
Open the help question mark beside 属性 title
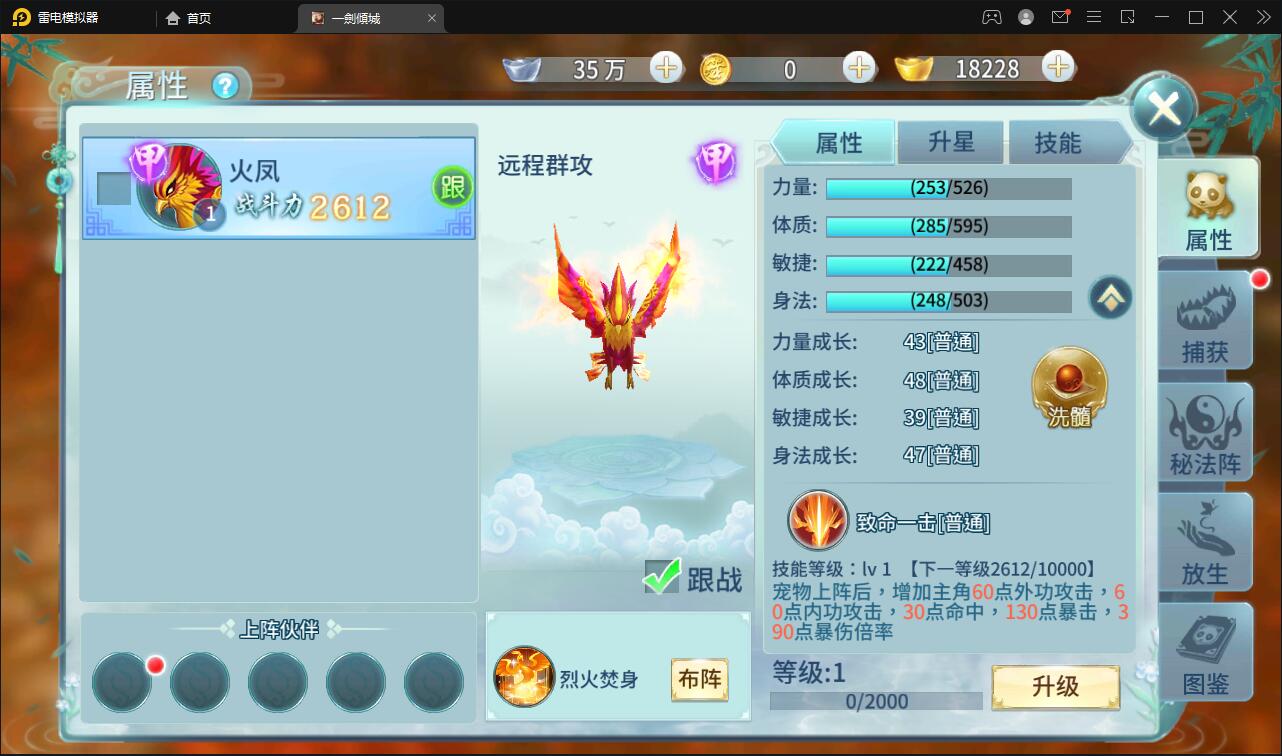(x=225, y=87)
